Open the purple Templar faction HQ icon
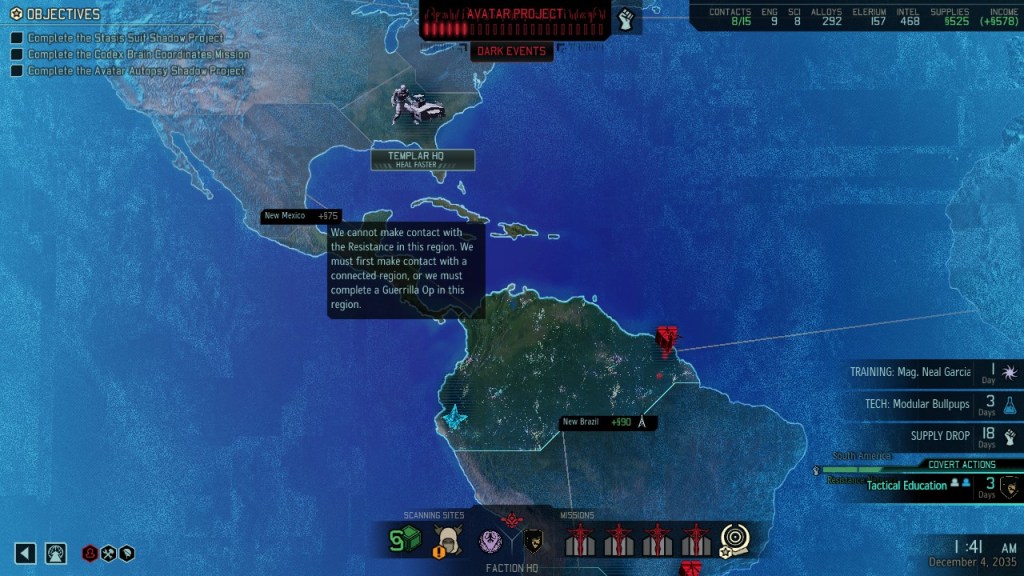 pos(489,541)
